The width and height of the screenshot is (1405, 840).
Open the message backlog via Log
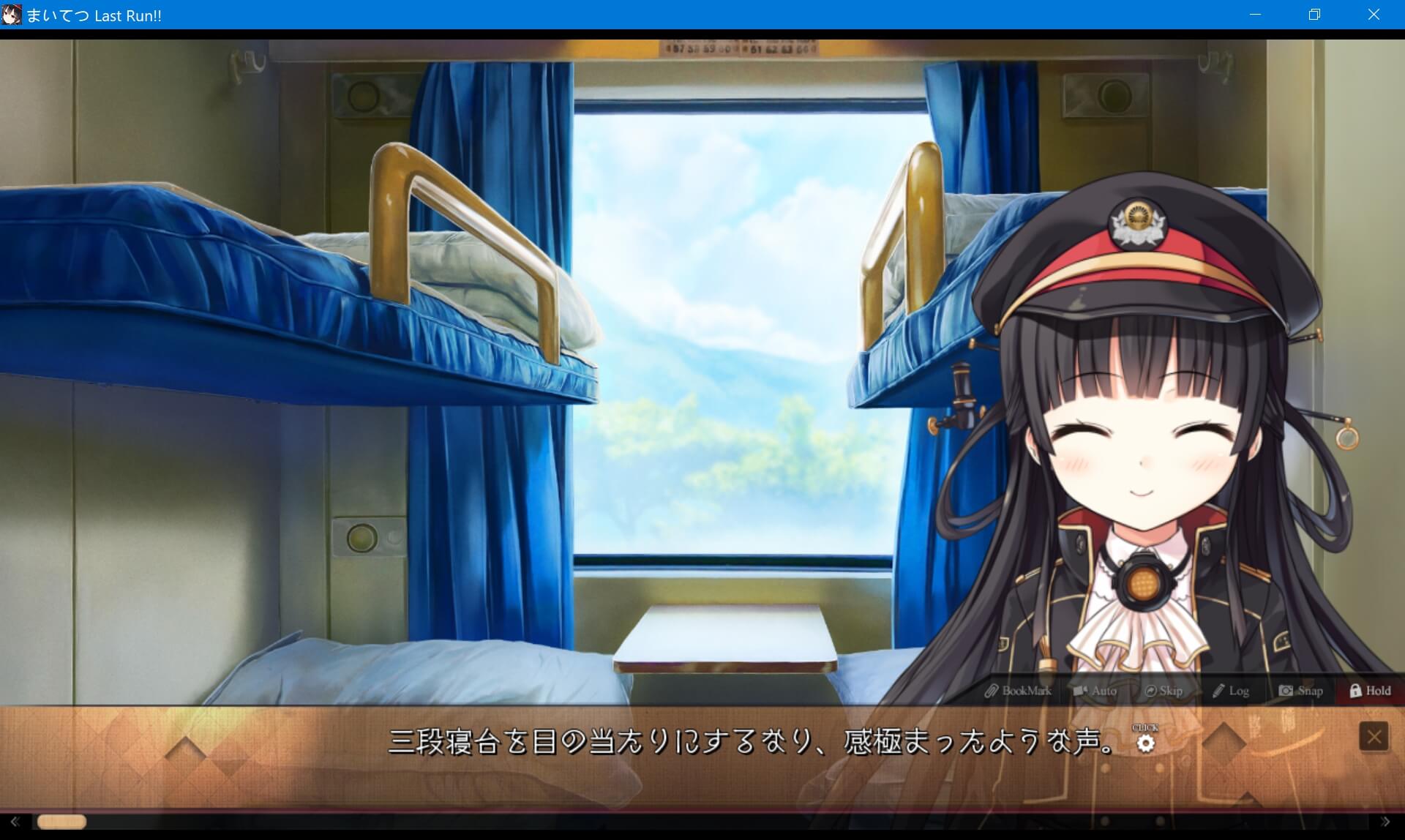click(x=1238, y=691)
